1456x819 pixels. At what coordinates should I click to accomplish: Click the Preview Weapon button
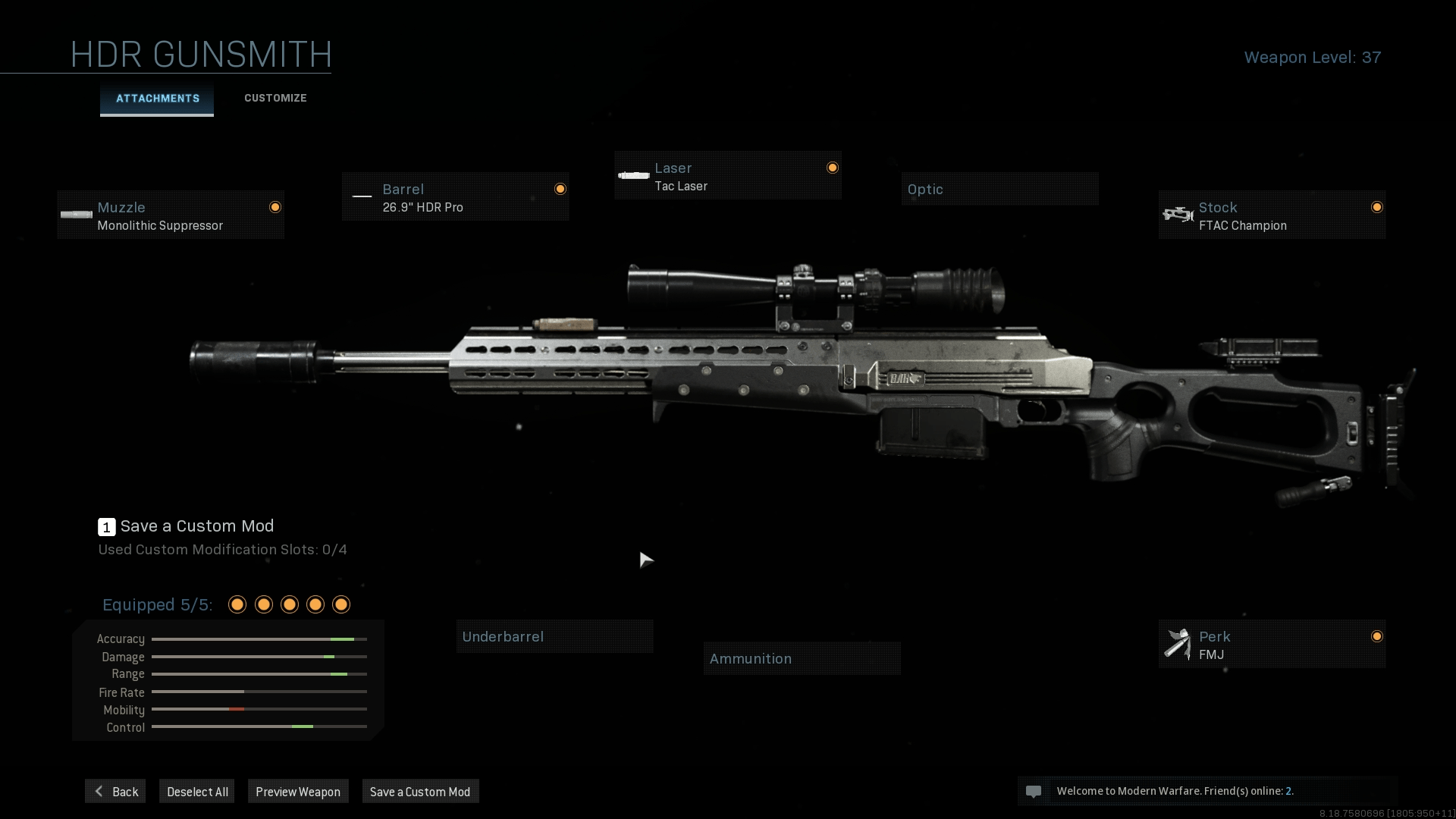298,791
